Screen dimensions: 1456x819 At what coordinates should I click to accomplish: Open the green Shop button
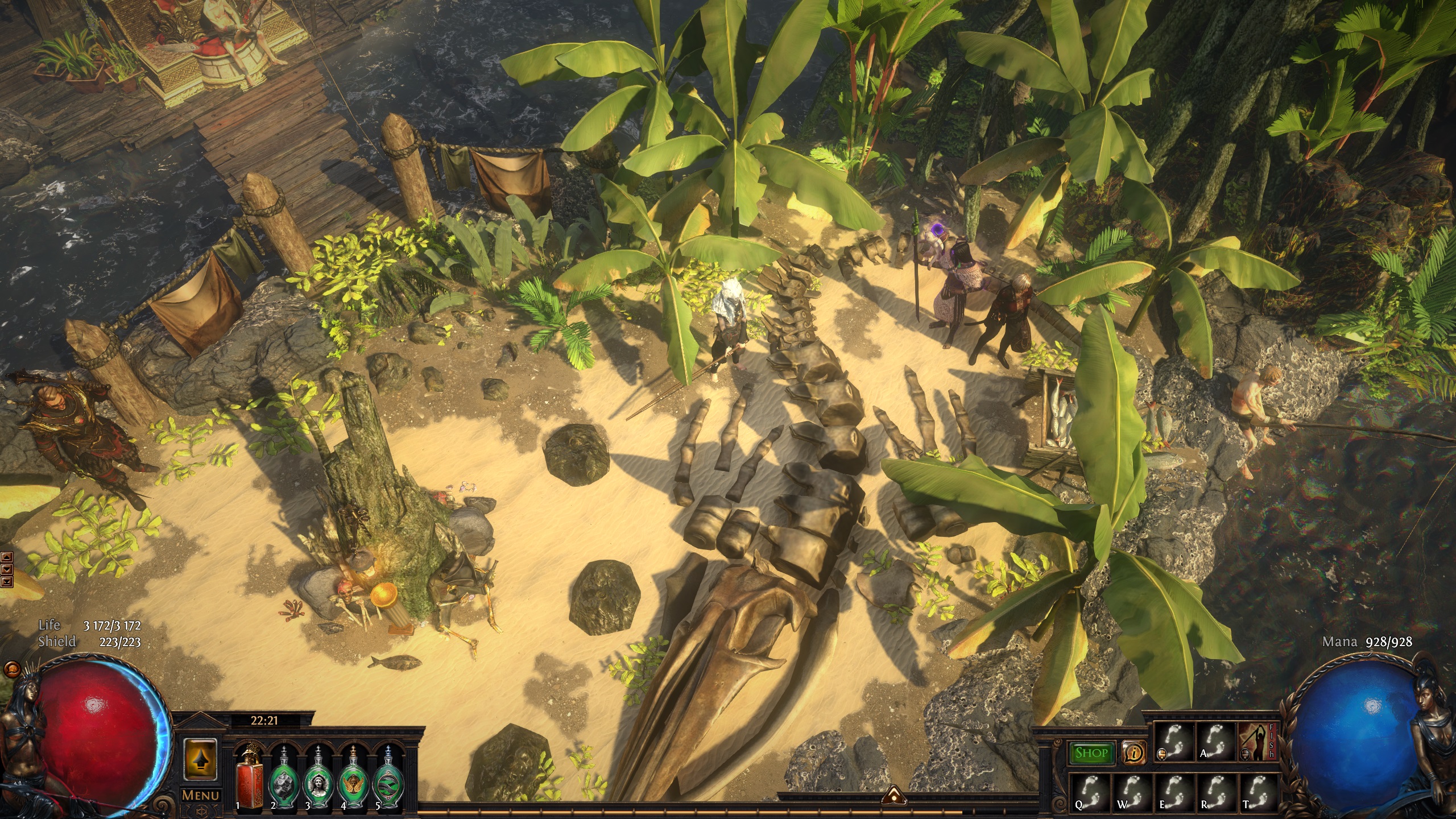pos(1091,754)
